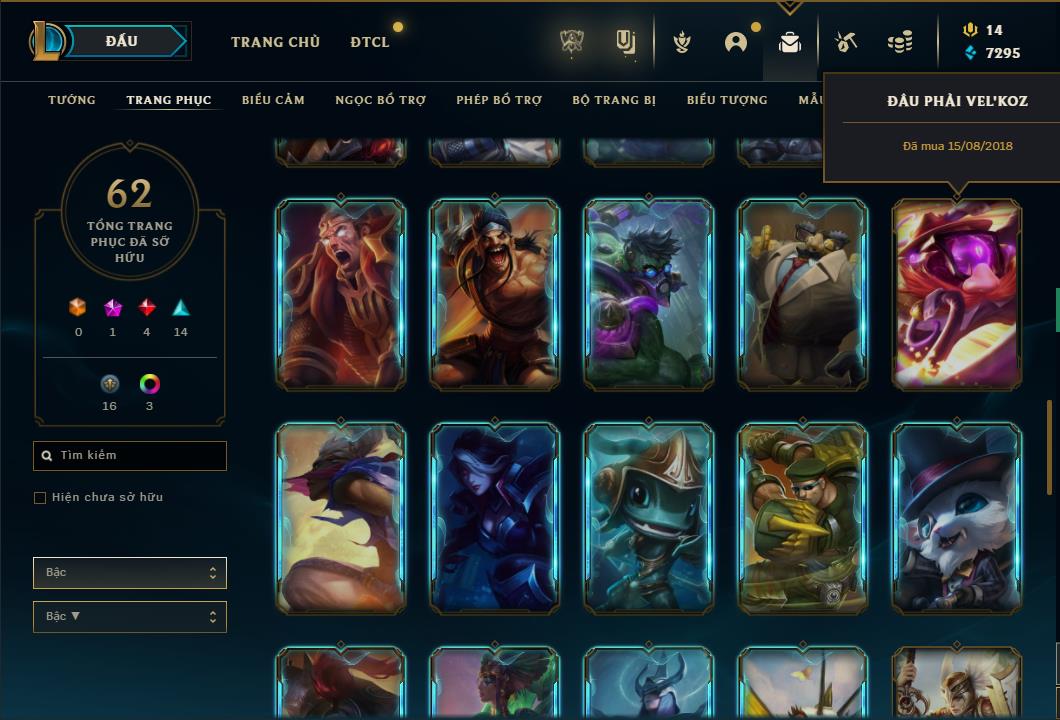Switch to the TƯỚNG tab
This screenshot has width=1060, height=720.
pyautogui.click(x=72, y=100)
